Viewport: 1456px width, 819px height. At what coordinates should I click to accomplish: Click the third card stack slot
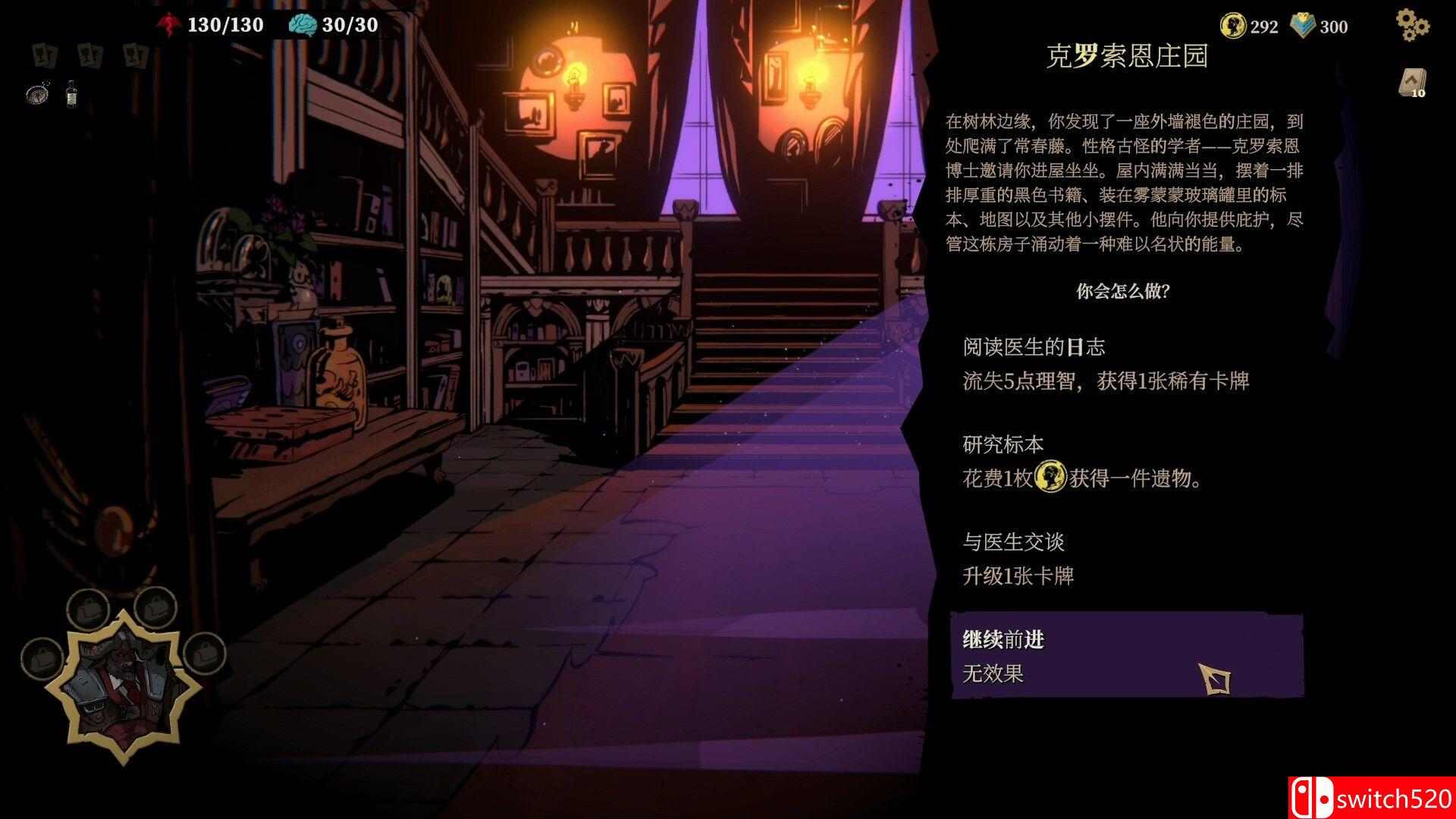135,55
